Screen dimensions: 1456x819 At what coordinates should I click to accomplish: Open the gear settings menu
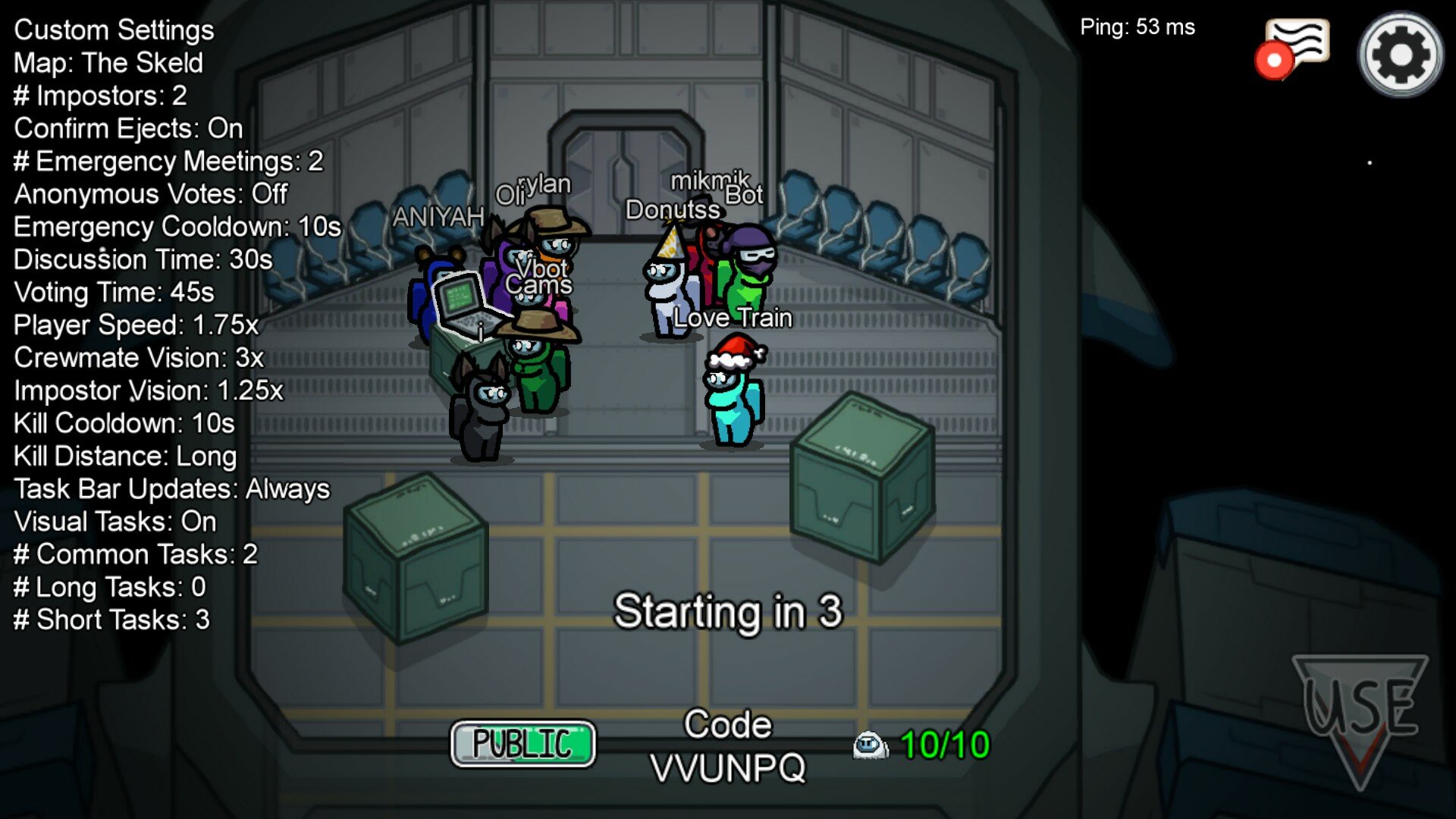coord(1400,55)
